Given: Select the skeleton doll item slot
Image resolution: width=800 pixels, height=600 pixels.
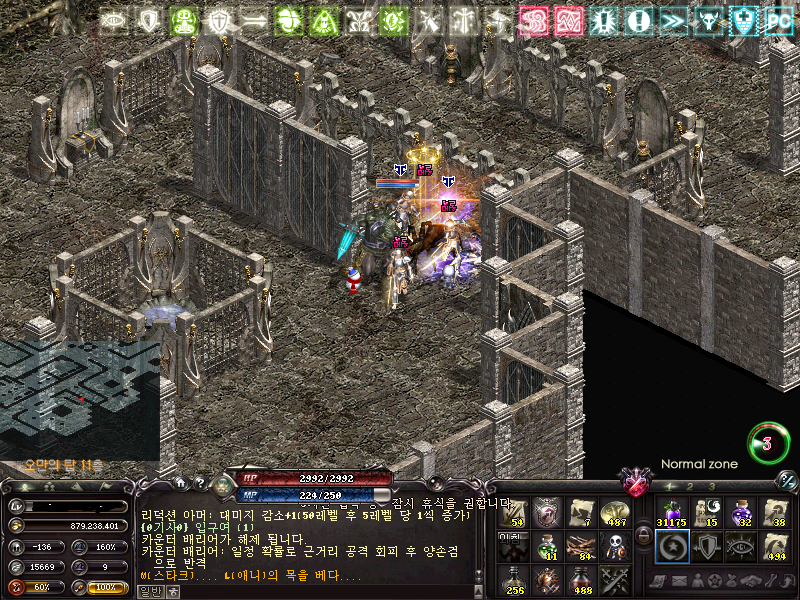Looking at the screenshot, I should (x=615, y=546).
